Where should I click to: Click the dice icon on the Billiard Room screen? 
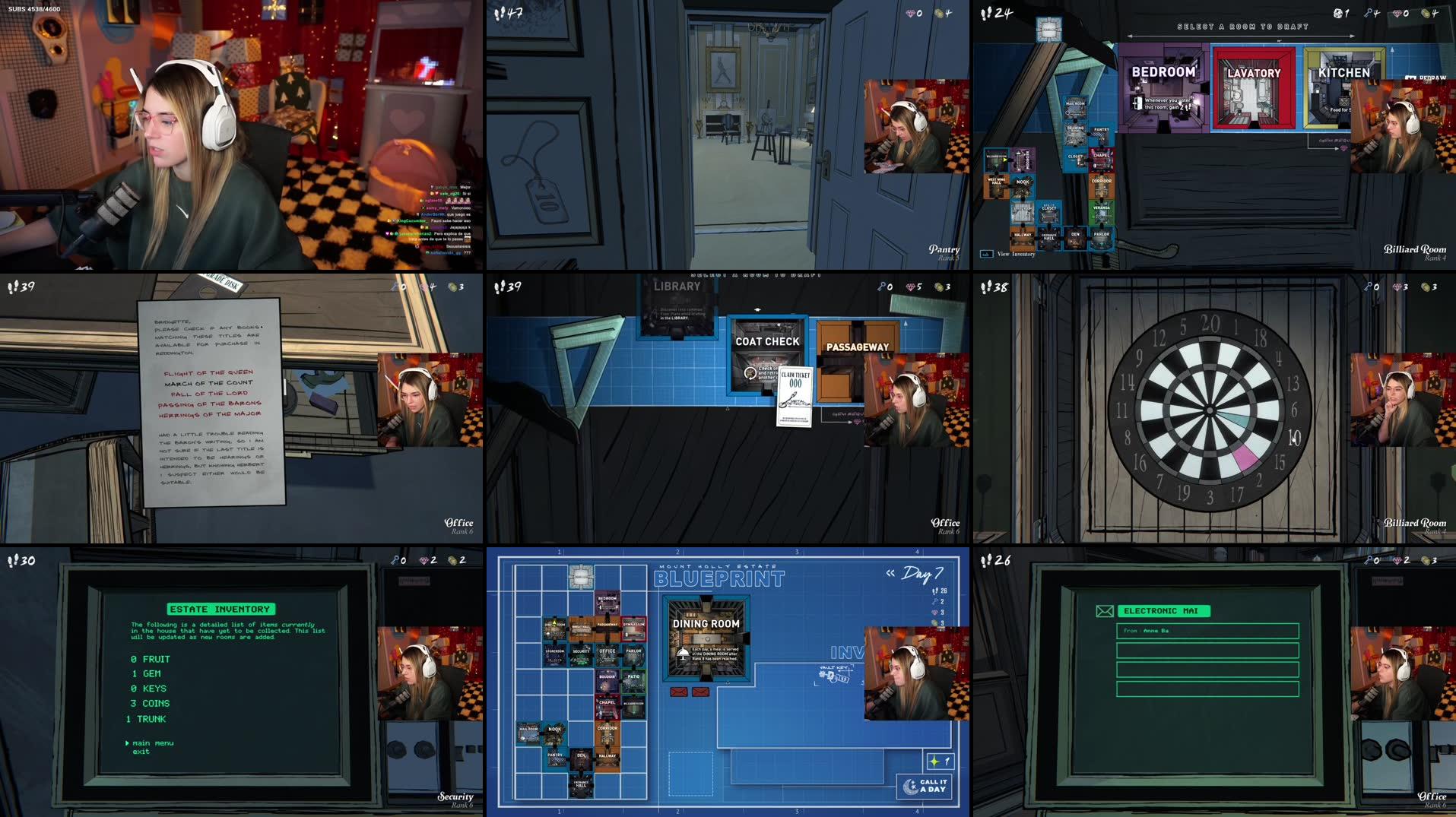(1339, 14)
